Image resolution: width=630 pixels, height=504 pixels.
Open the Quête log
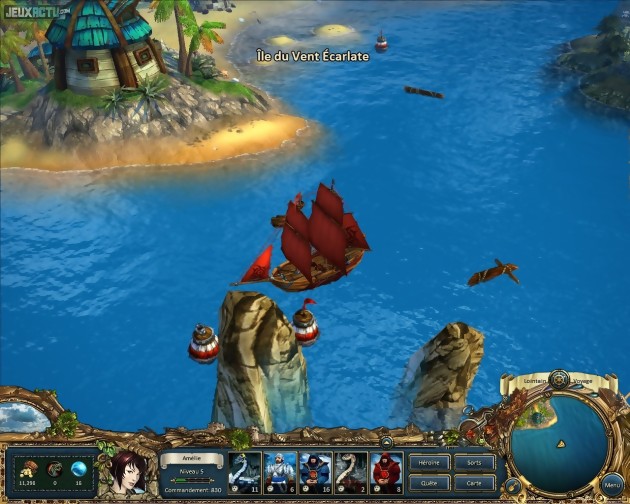429,482
